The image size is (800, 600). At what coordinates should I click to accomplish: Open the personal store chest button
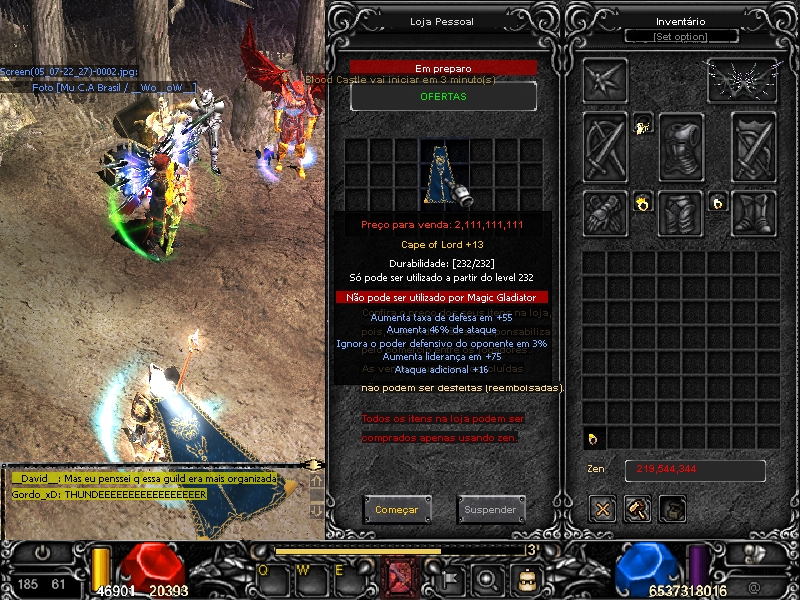pyautogui.click(x=673, y=509)
